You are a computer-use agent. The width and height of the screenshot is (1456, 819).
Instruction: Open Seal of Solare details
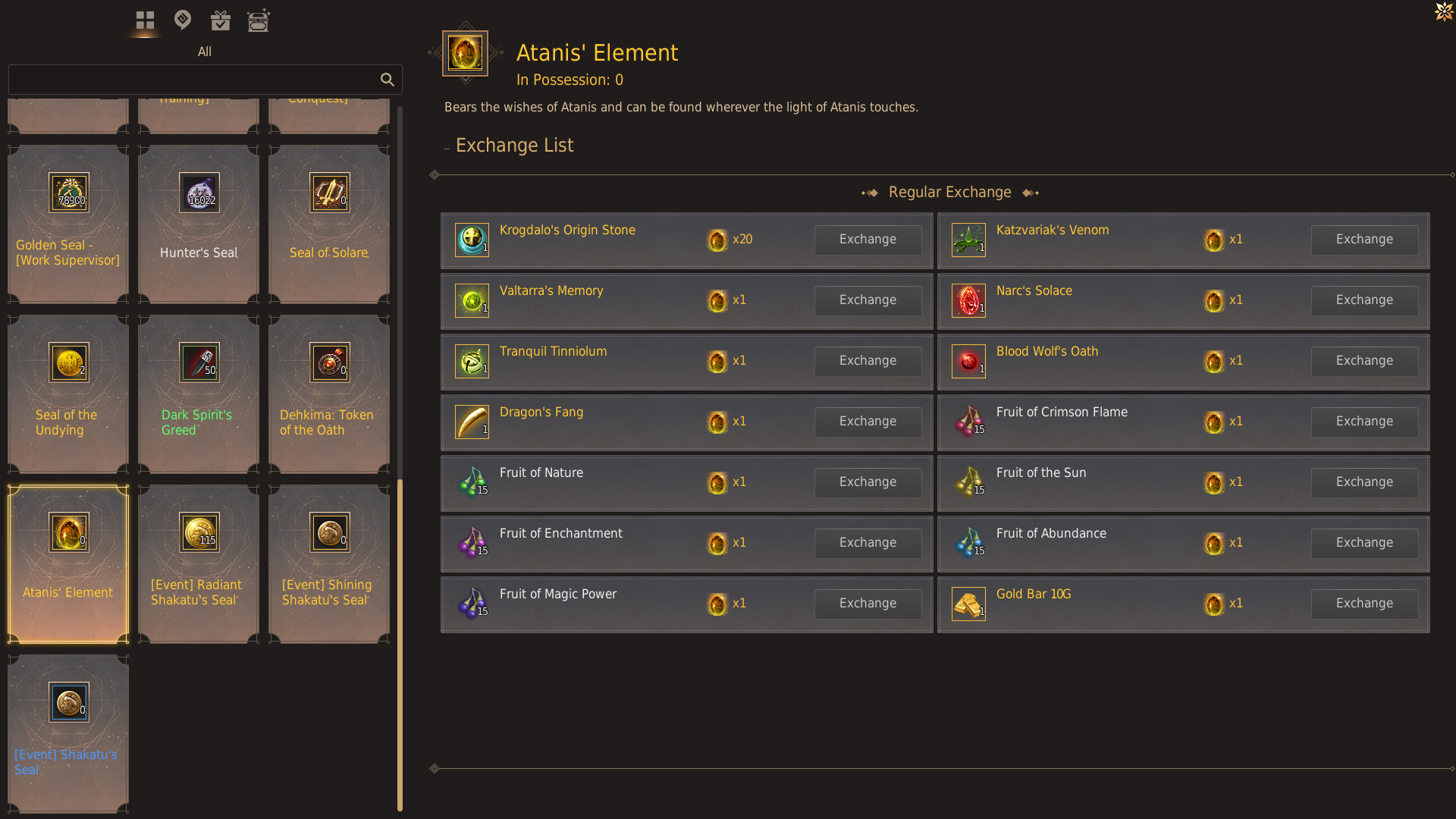[328, 222]
